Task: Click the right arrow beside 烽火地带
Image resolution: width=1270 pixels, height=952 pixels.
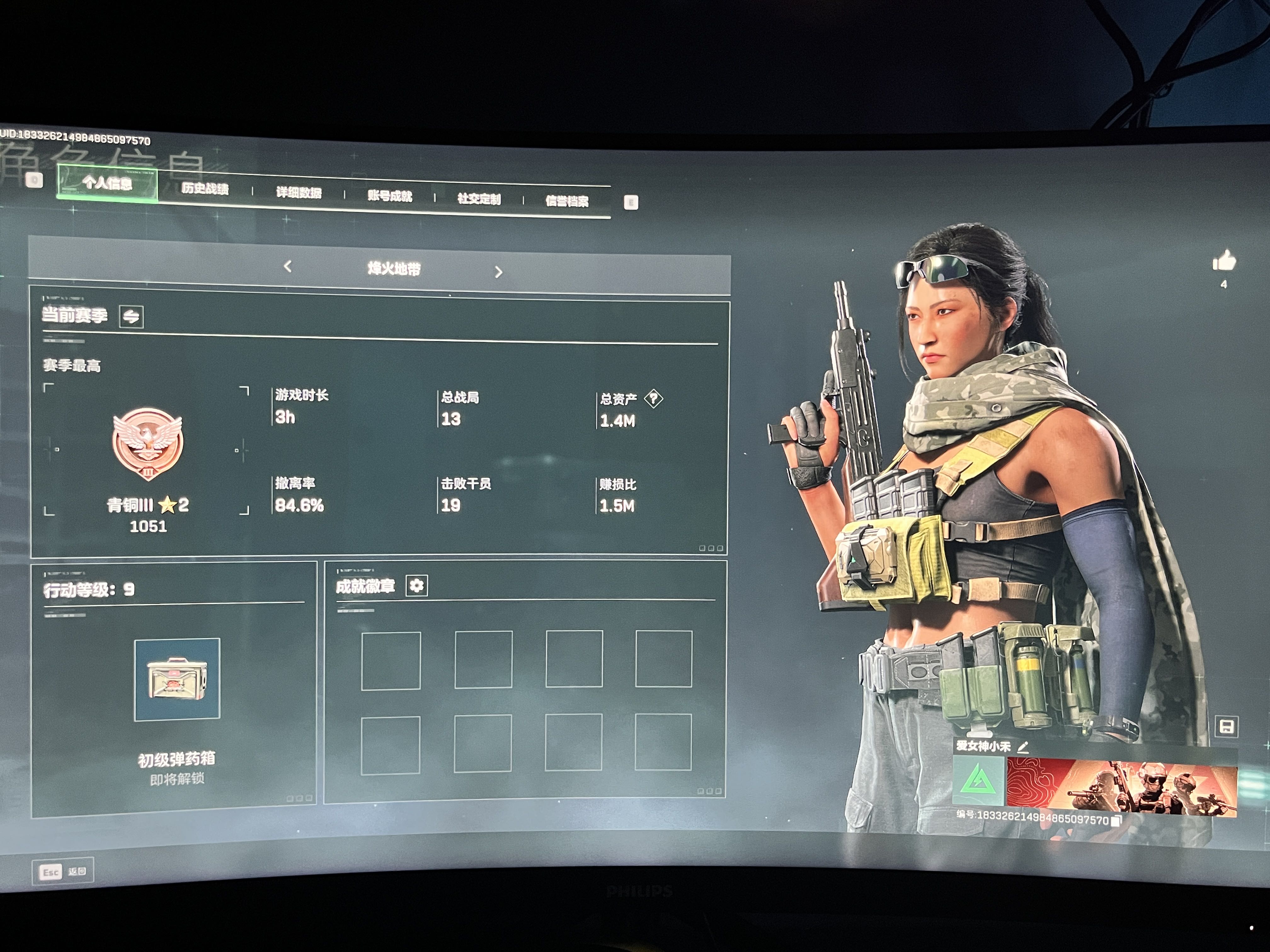Action: coord(498,272)
